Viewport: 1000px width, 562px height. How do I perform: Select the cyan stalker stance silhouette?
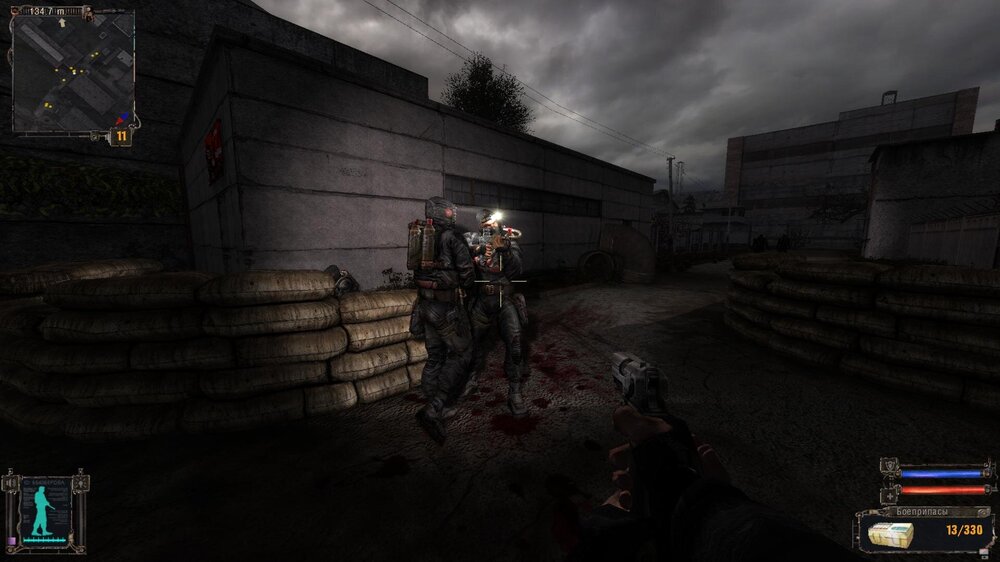click(x=42, y=509)
